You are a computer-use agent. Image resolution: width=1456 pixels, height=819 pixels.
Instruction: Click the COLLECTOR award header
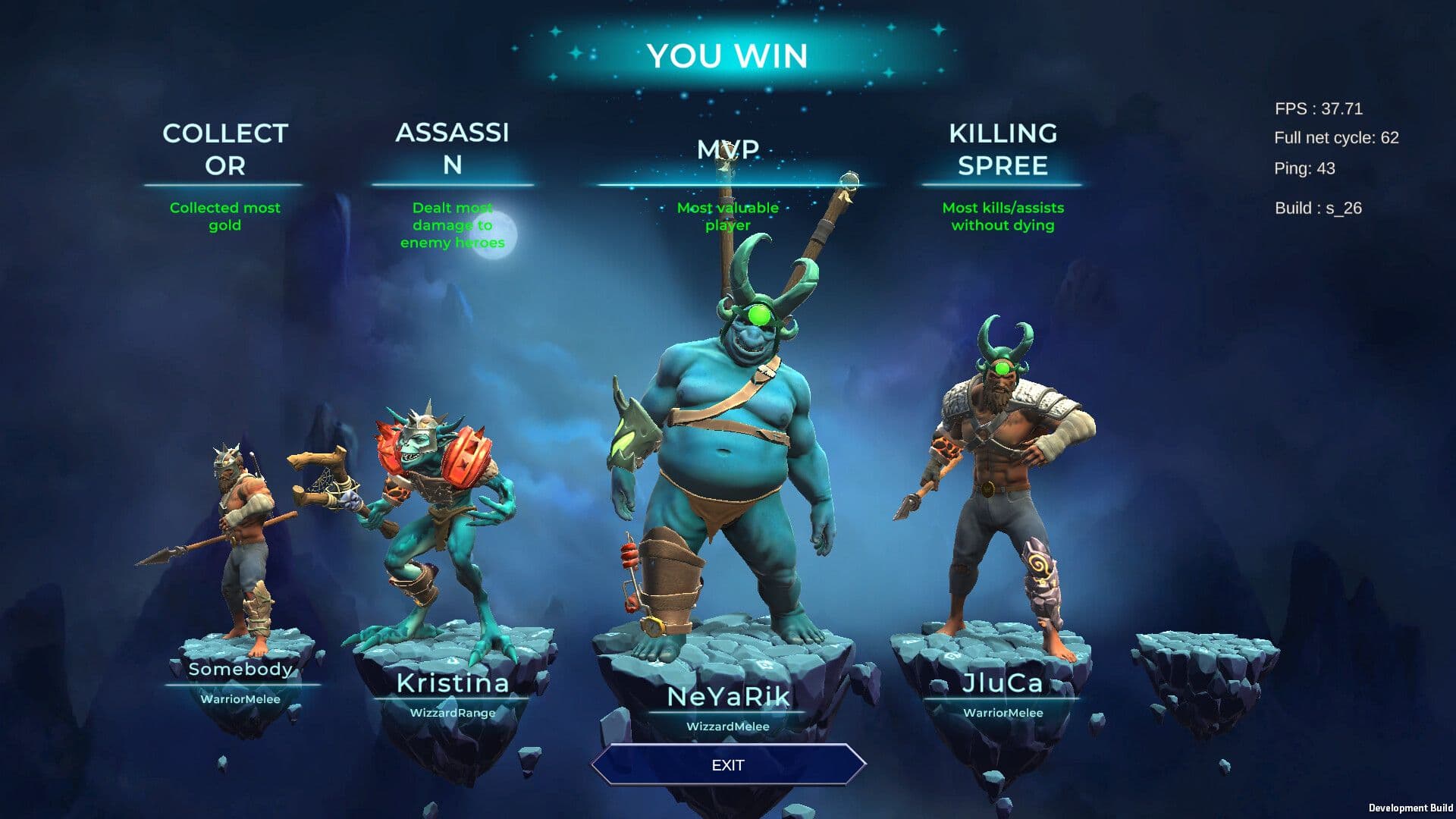click(224, 149)
